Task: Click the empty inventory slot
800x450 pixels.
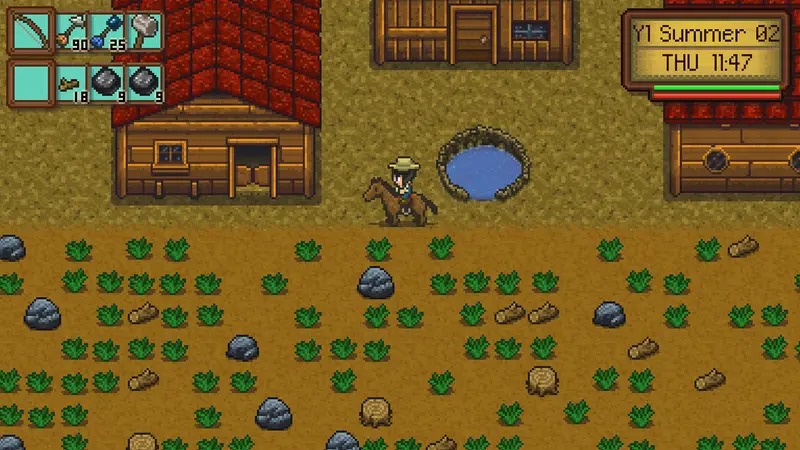Action: pos(30,81)
